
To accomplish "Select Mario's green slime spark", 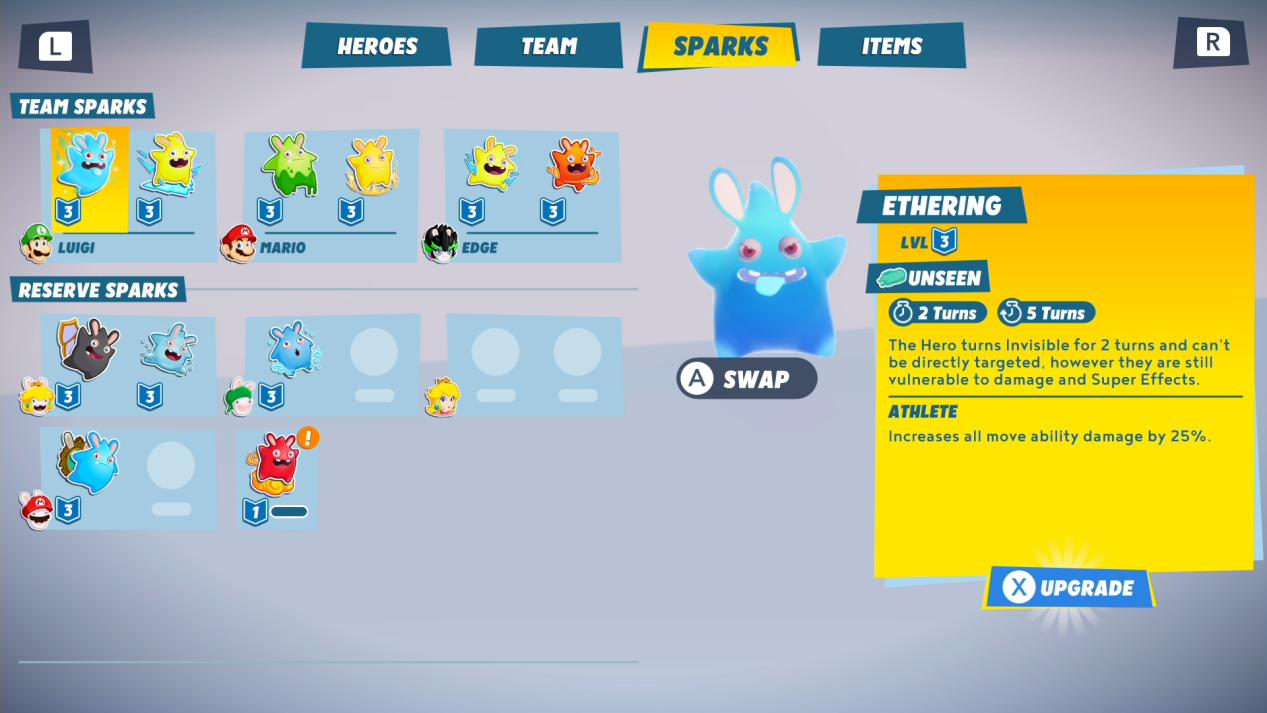I will pos(290,168).
